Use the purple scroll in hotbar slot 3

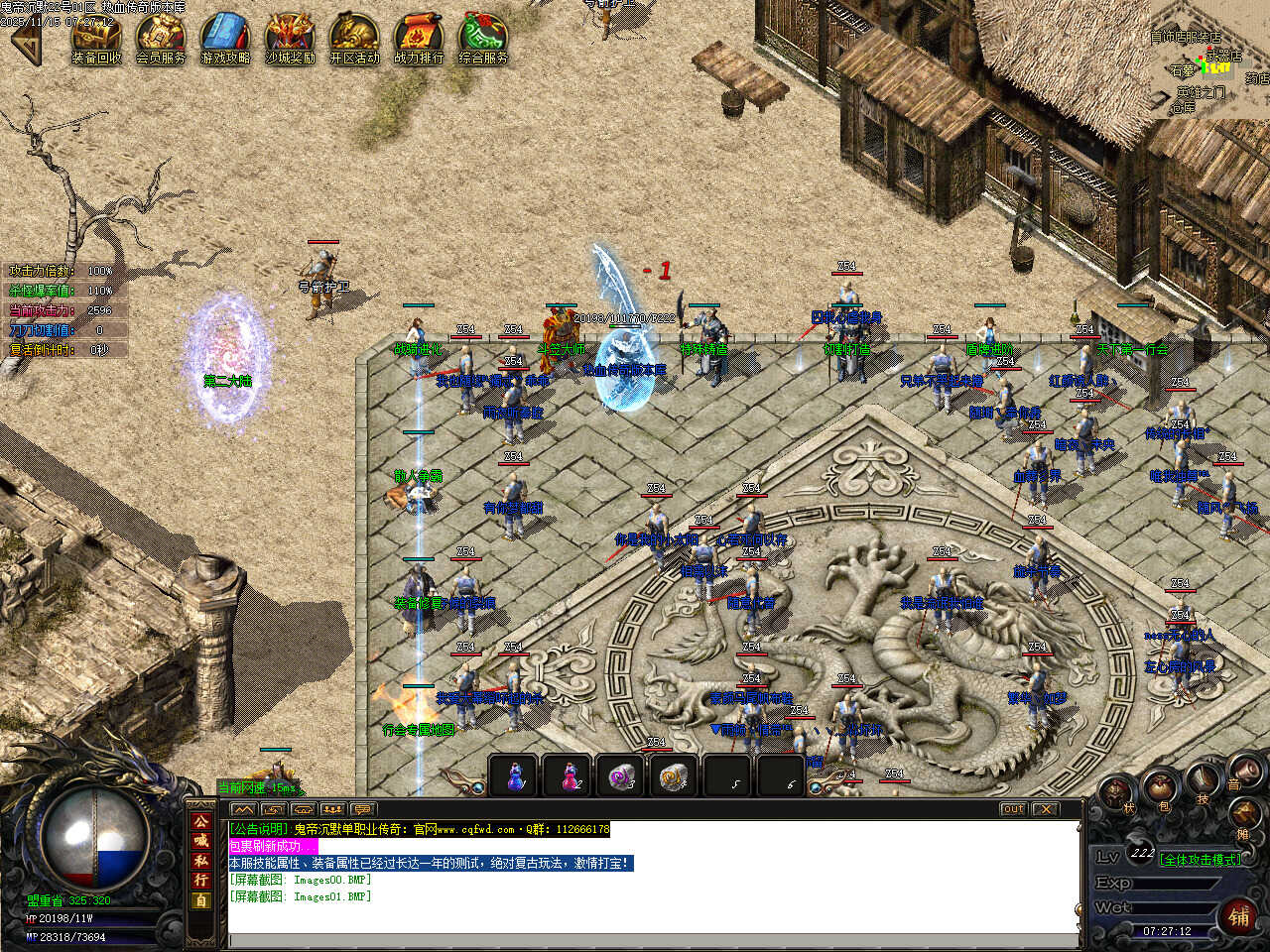pyautogui.click(x=623, y=775)
